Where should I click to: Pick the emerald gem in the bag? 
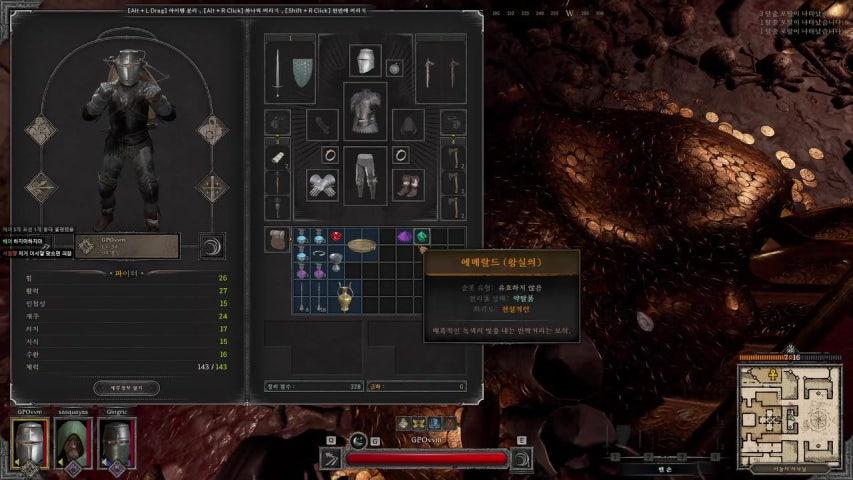point(422,237)
